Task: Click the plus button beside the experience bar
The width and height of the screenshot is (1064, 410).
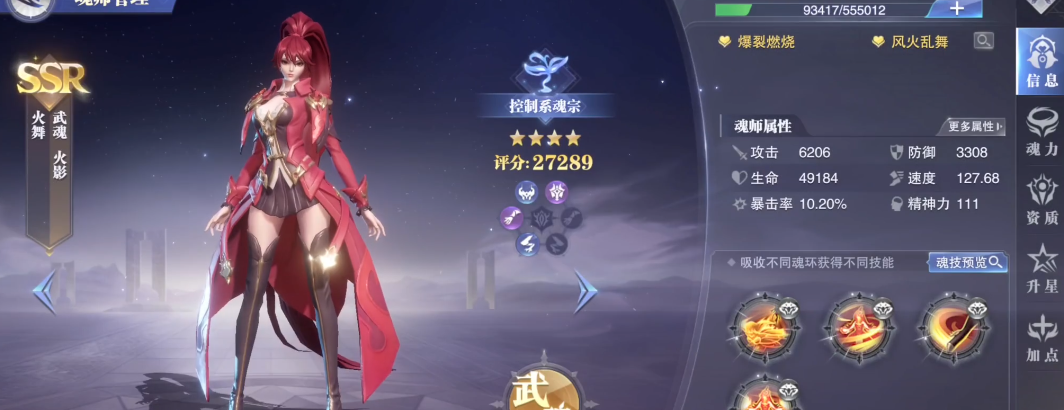Action: pos(956,8)
